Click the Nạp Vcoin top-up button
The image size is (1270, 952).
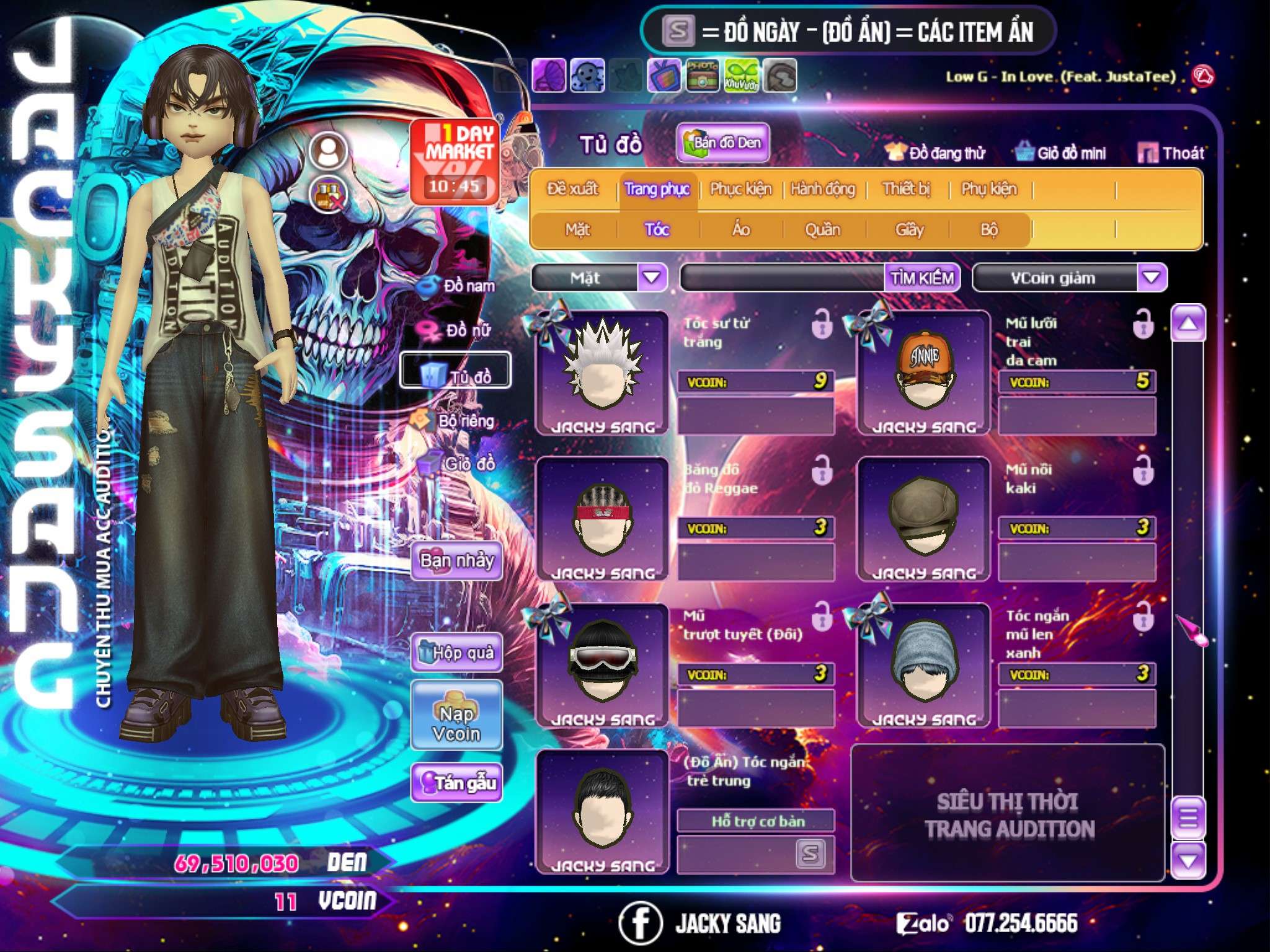pyautogui.click(x=456, y=723)
